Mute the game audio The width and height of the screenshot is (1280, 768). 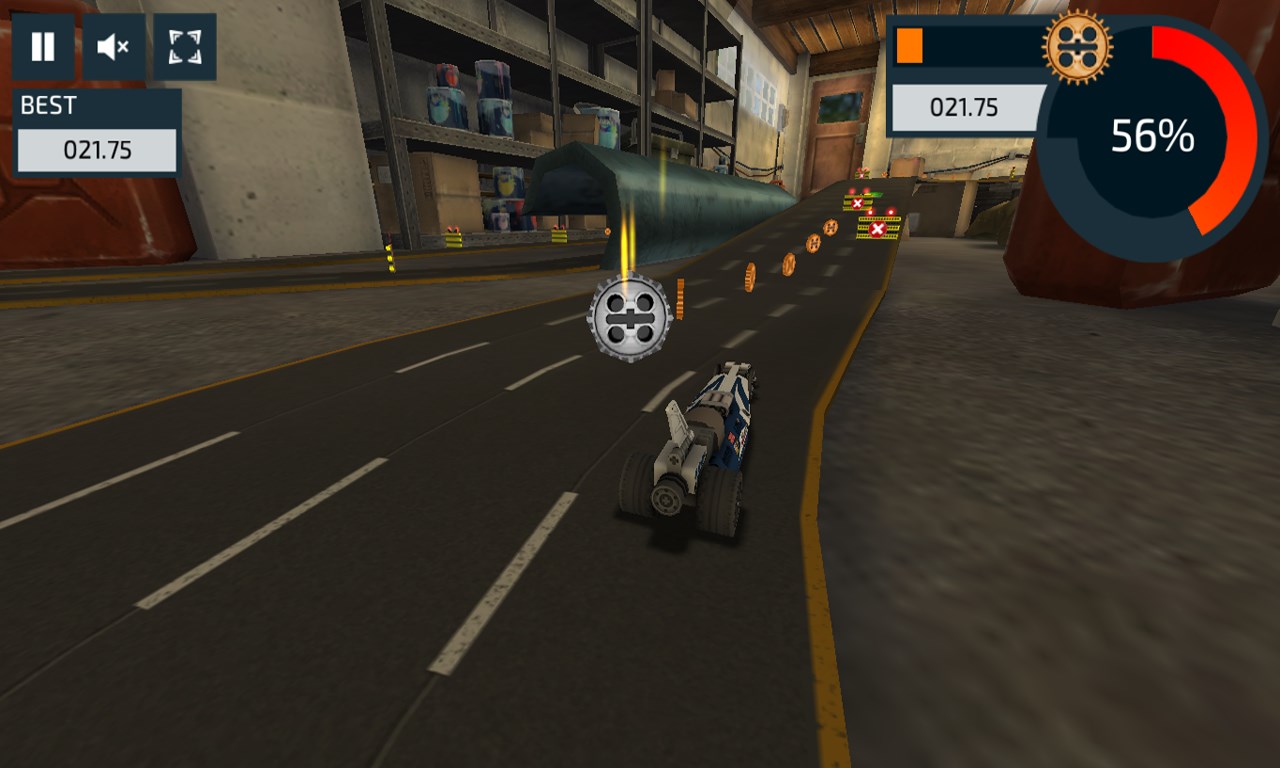113,44
